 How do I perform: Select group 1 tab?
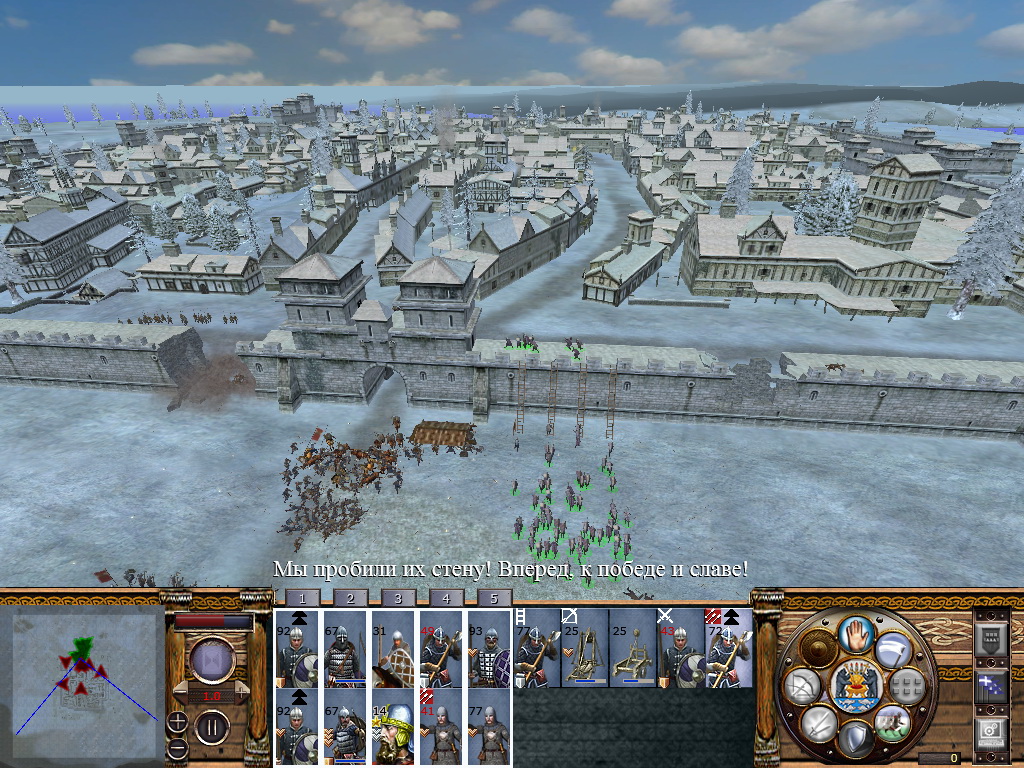coord(302,598)
